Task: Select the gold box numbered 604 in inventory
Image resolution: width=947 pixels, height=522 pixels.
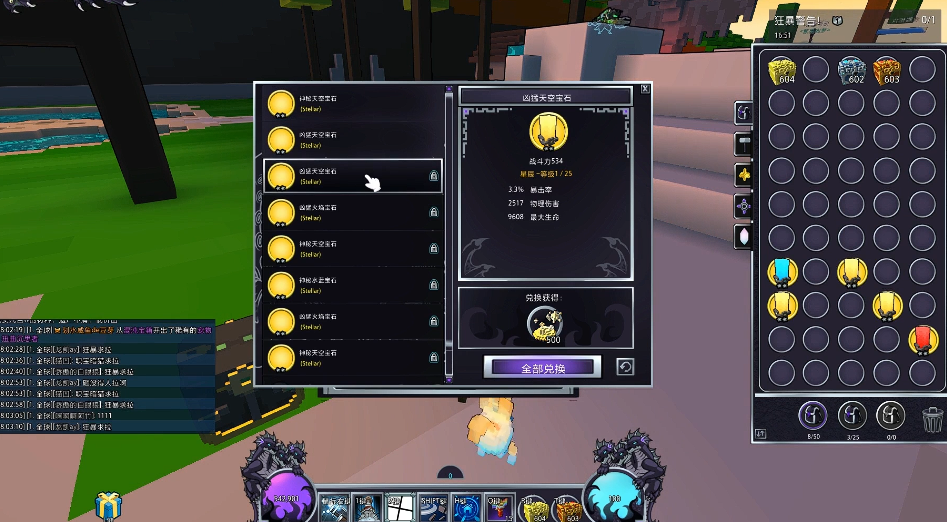Action: tap(781, 69)
